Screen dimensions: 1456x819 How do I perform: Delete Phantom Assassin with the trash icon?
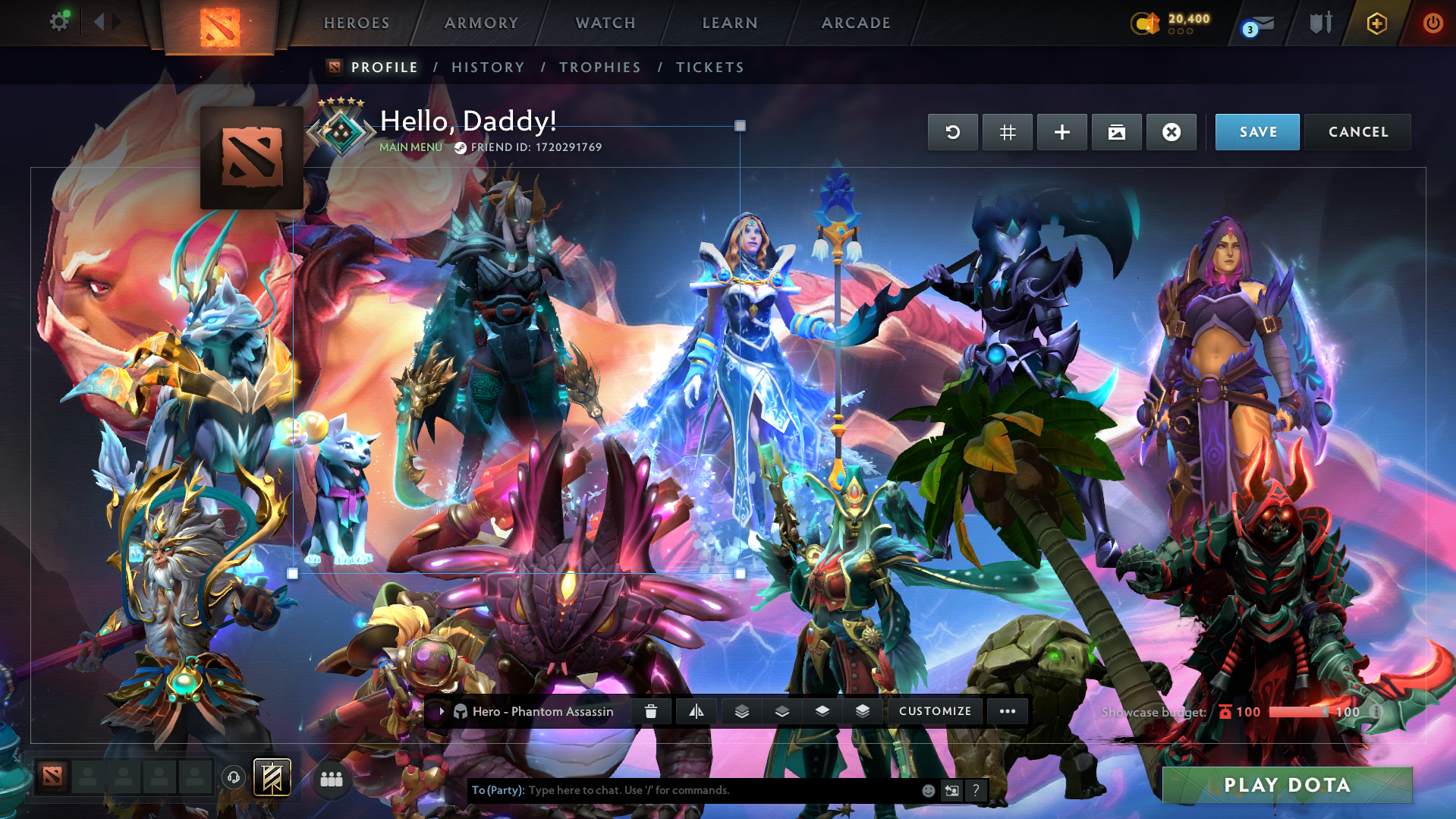650,711
